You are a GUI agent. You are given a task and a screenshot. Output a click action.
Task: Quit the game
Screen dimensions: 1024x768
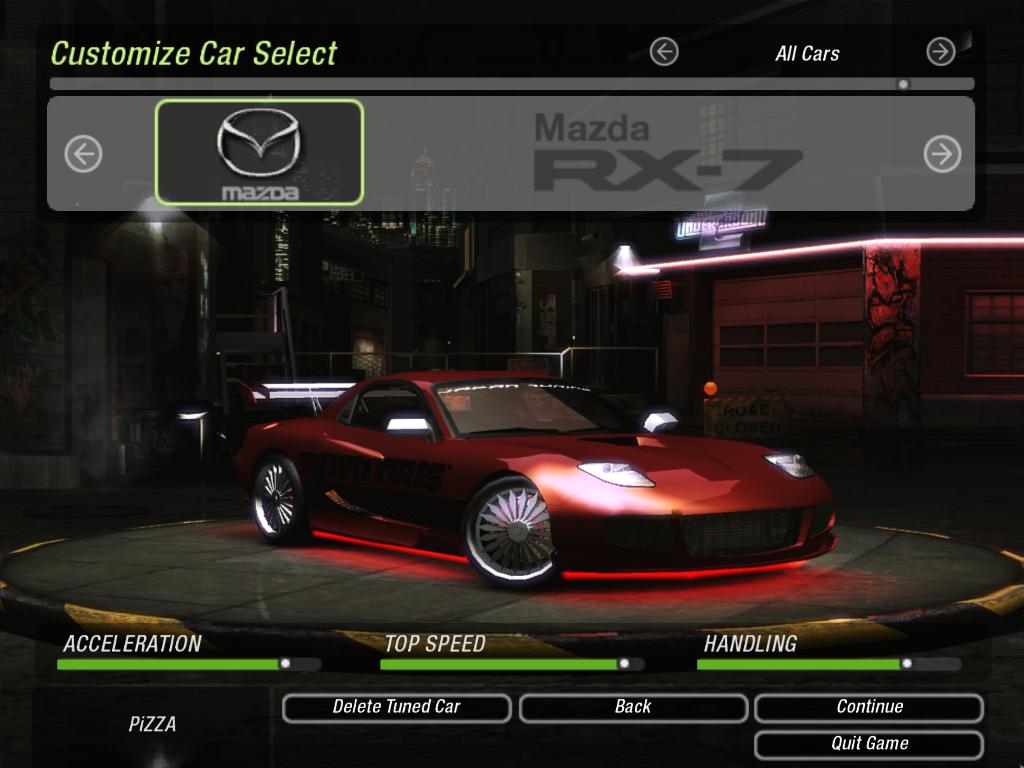(868, 744)
